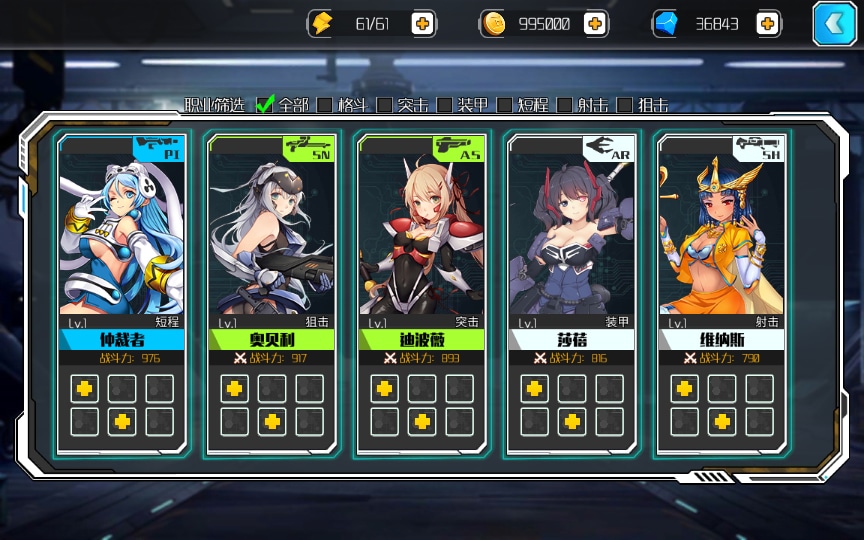Select the 射击 filter checkbox
This screenshot has width=864, height=540.
[565, 104]
